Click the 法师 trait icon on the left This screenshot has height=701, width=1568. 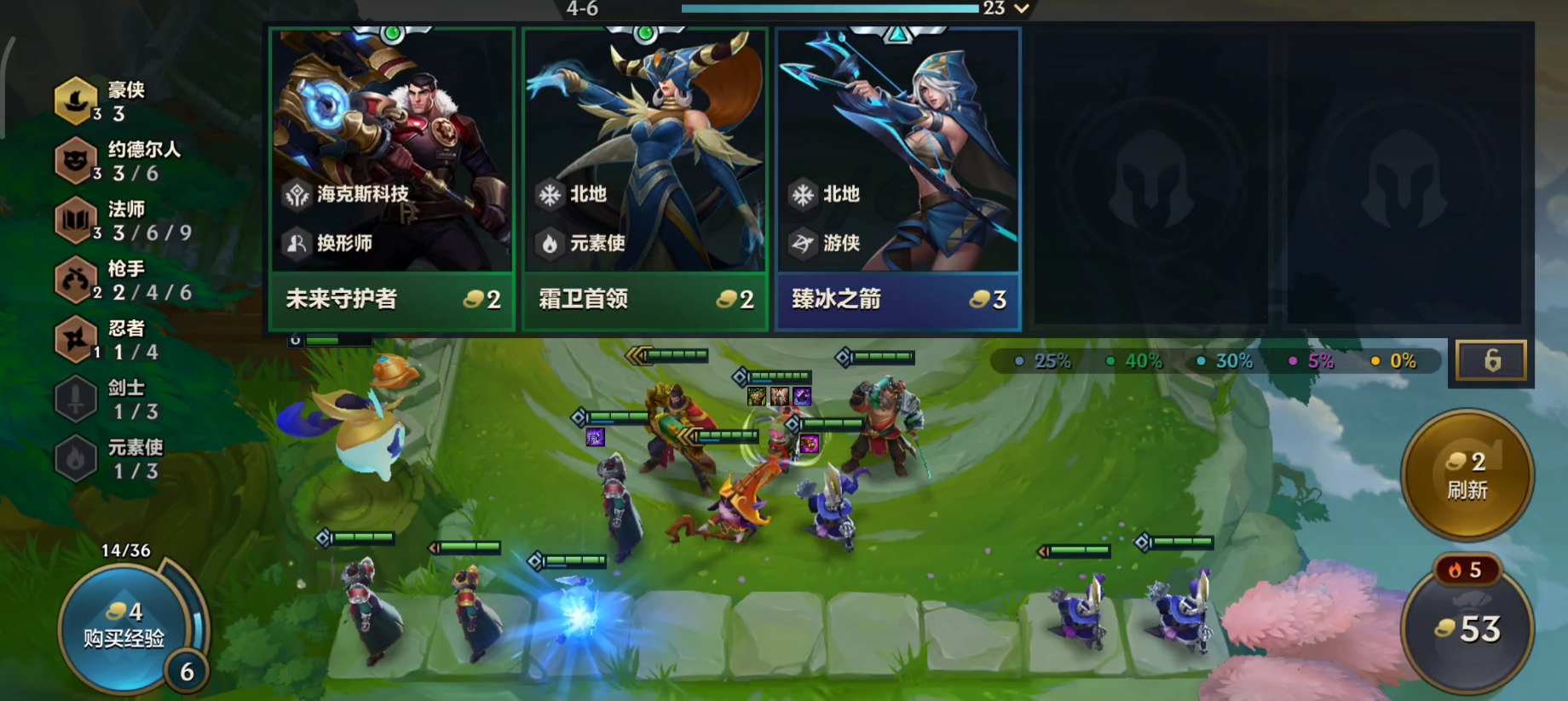click(75, 220)
